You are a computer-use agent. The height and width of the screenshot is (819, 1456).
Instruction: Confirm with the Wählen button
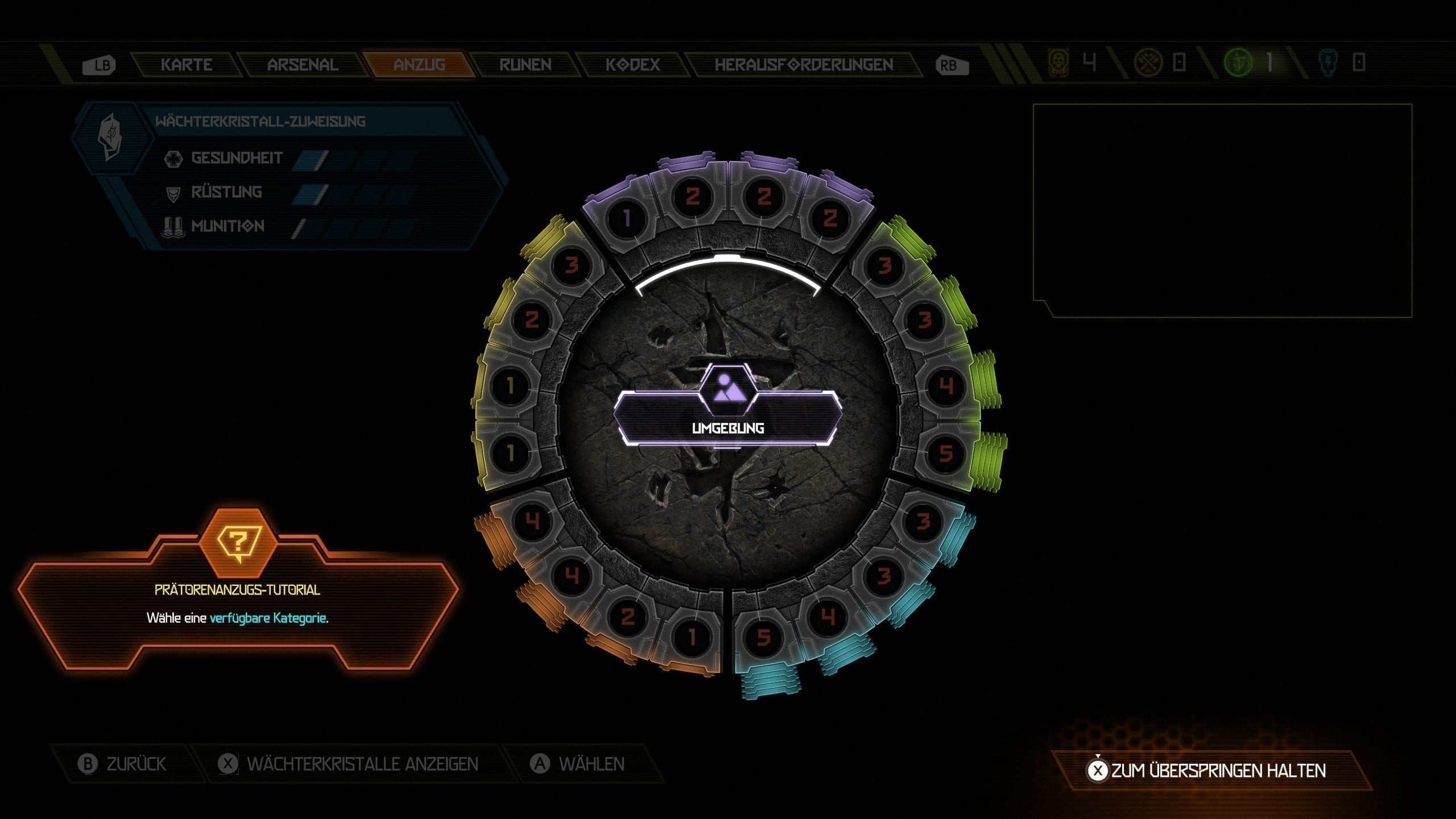point(578,764)
